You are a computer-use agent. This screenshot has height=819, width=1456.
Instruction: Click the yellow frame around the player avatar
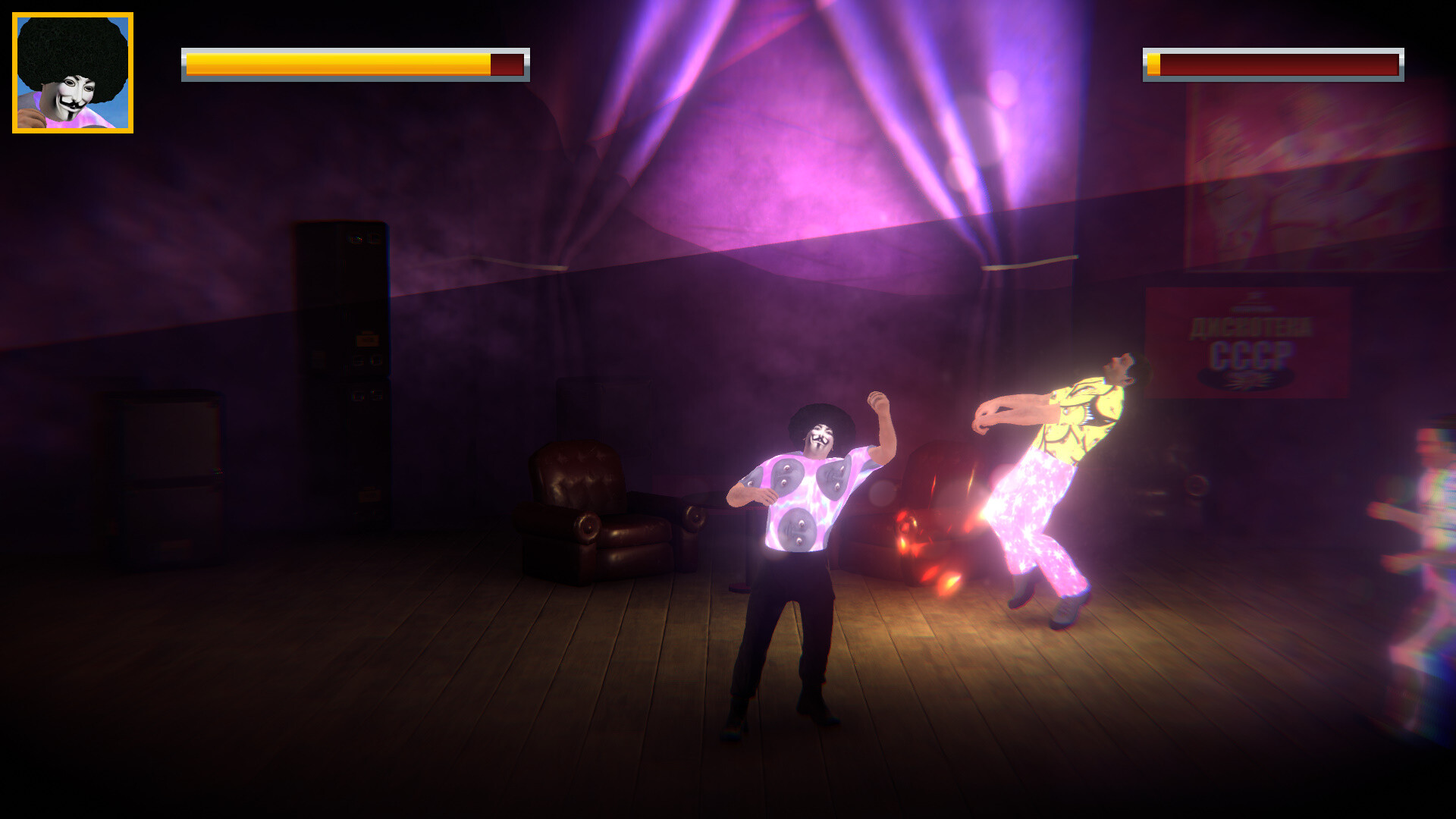click(x=72, y=17)
